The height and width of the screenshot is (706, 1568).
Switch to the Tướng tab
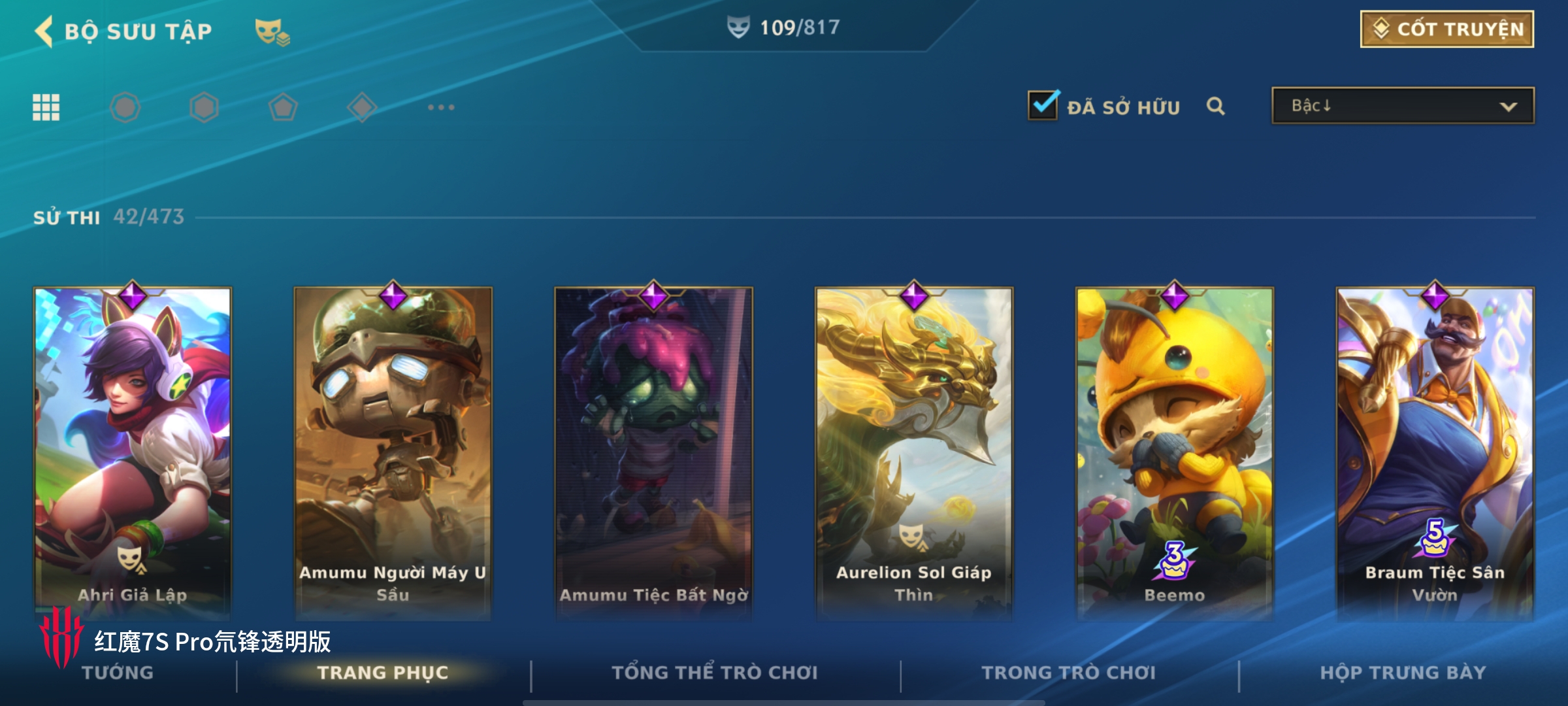click(118, 673)
